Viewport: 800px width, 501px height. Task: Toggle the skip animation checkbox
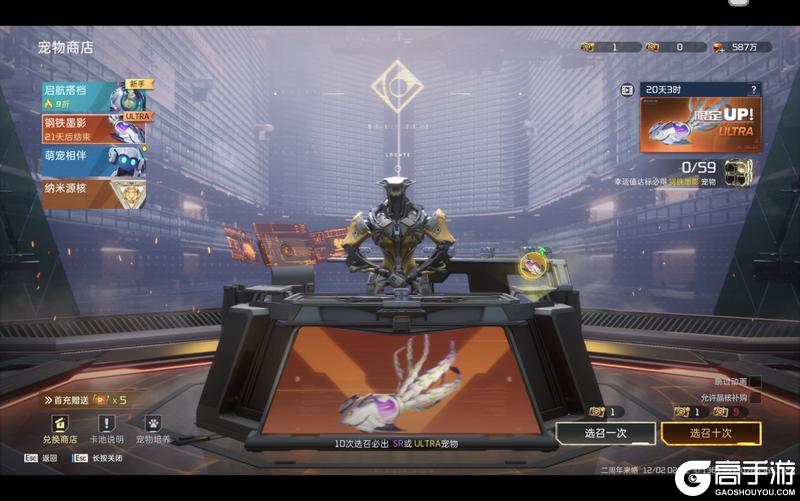point(755,382)
